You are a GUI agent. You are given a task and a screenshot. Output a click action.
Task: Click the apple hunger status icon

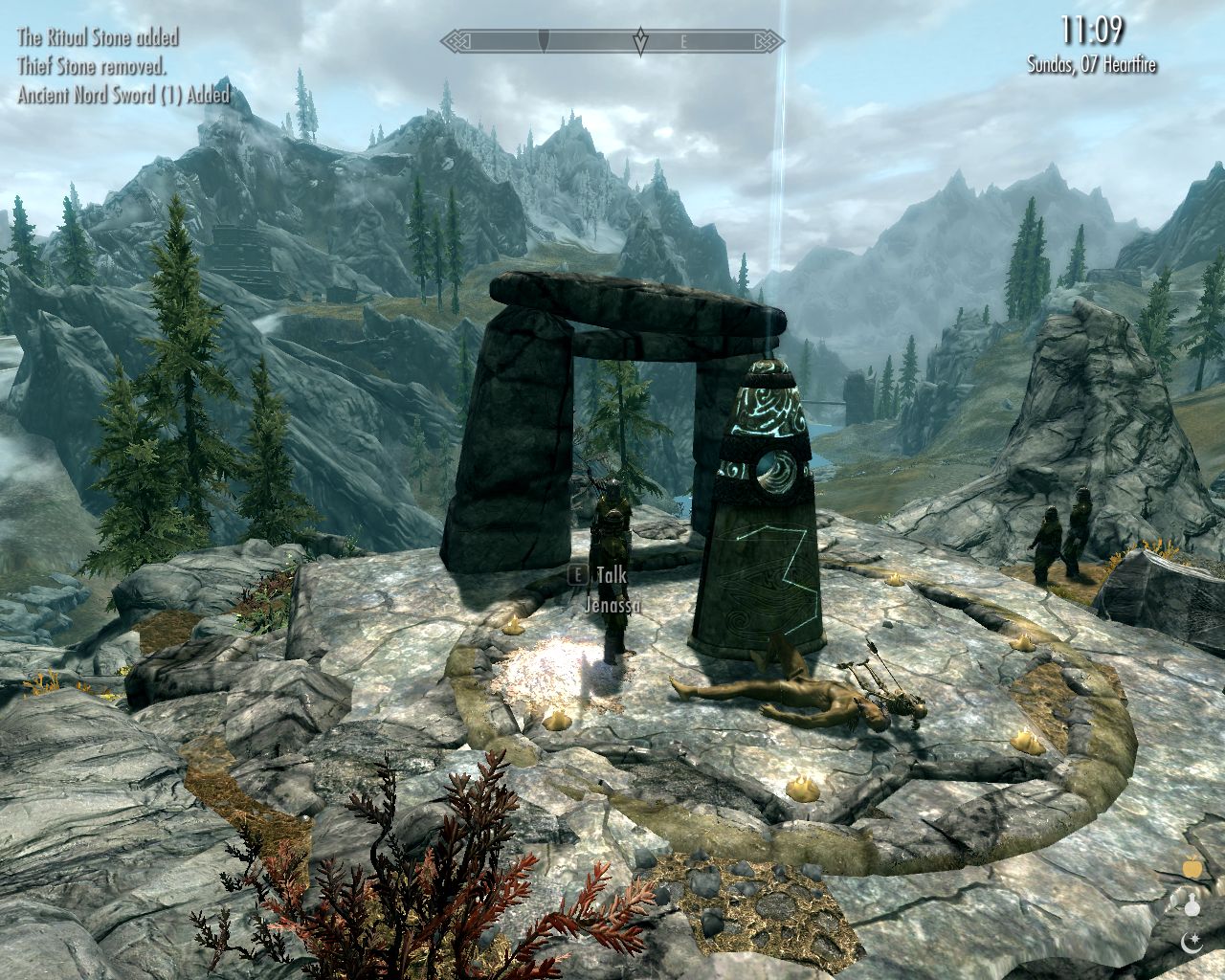[1192, 867]
